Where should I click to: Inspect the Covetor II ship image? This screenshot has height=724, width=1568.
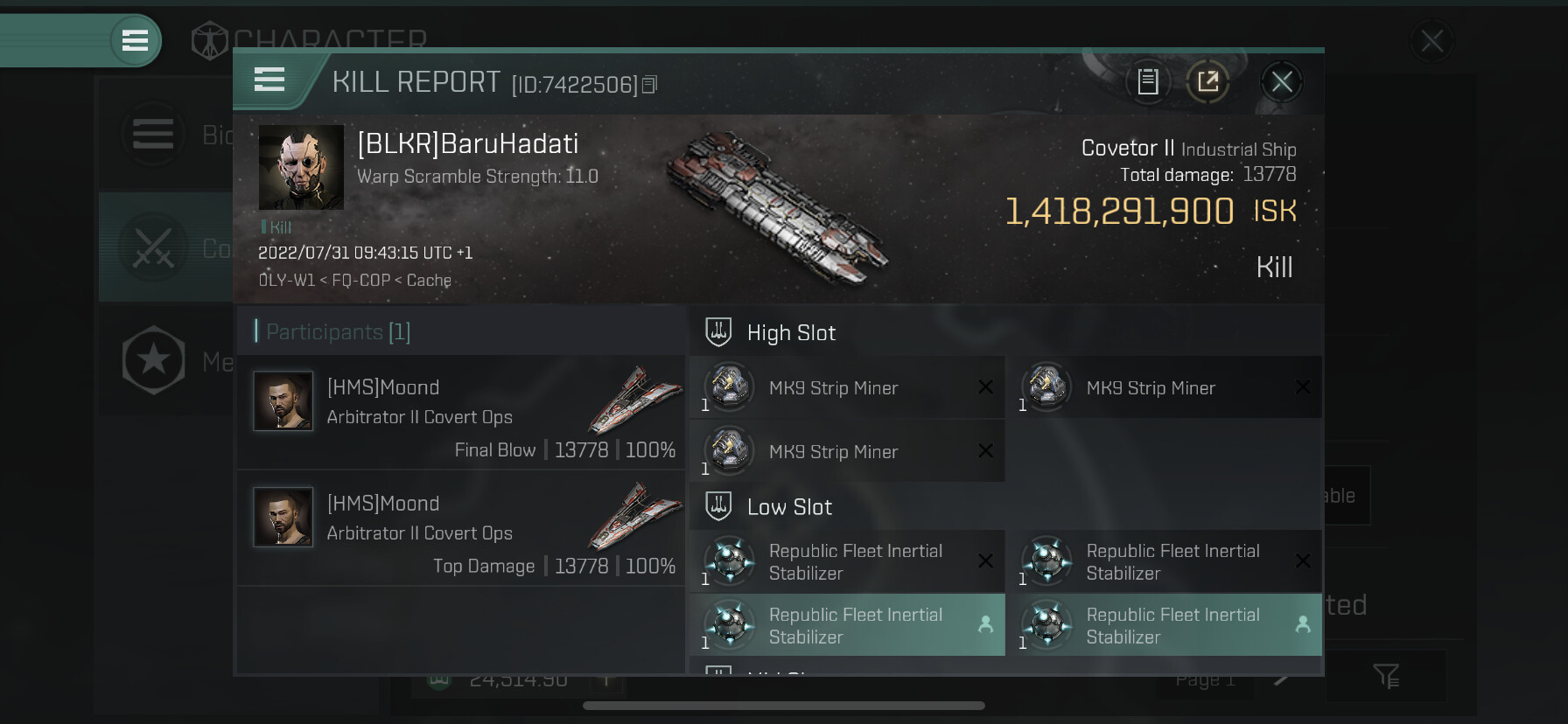tap(777, 208)
